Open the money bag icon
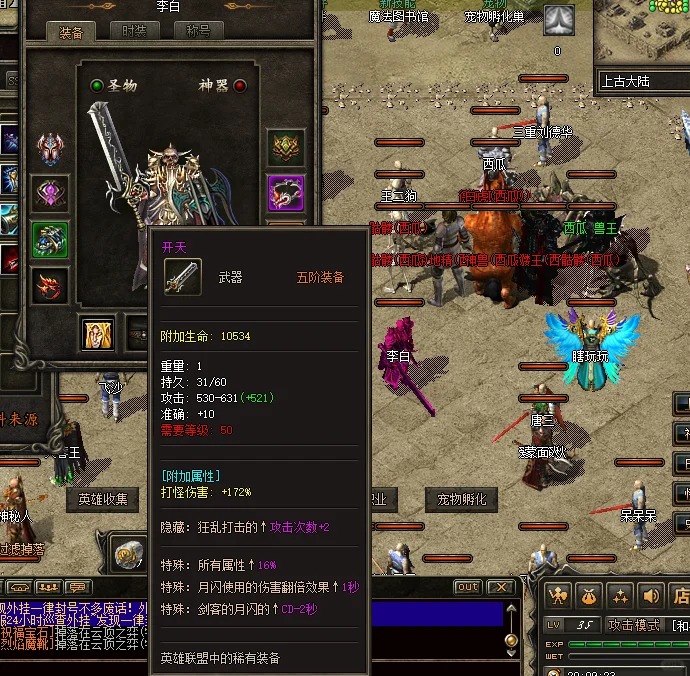Screen dimensions: 690x676 [590, 596]
